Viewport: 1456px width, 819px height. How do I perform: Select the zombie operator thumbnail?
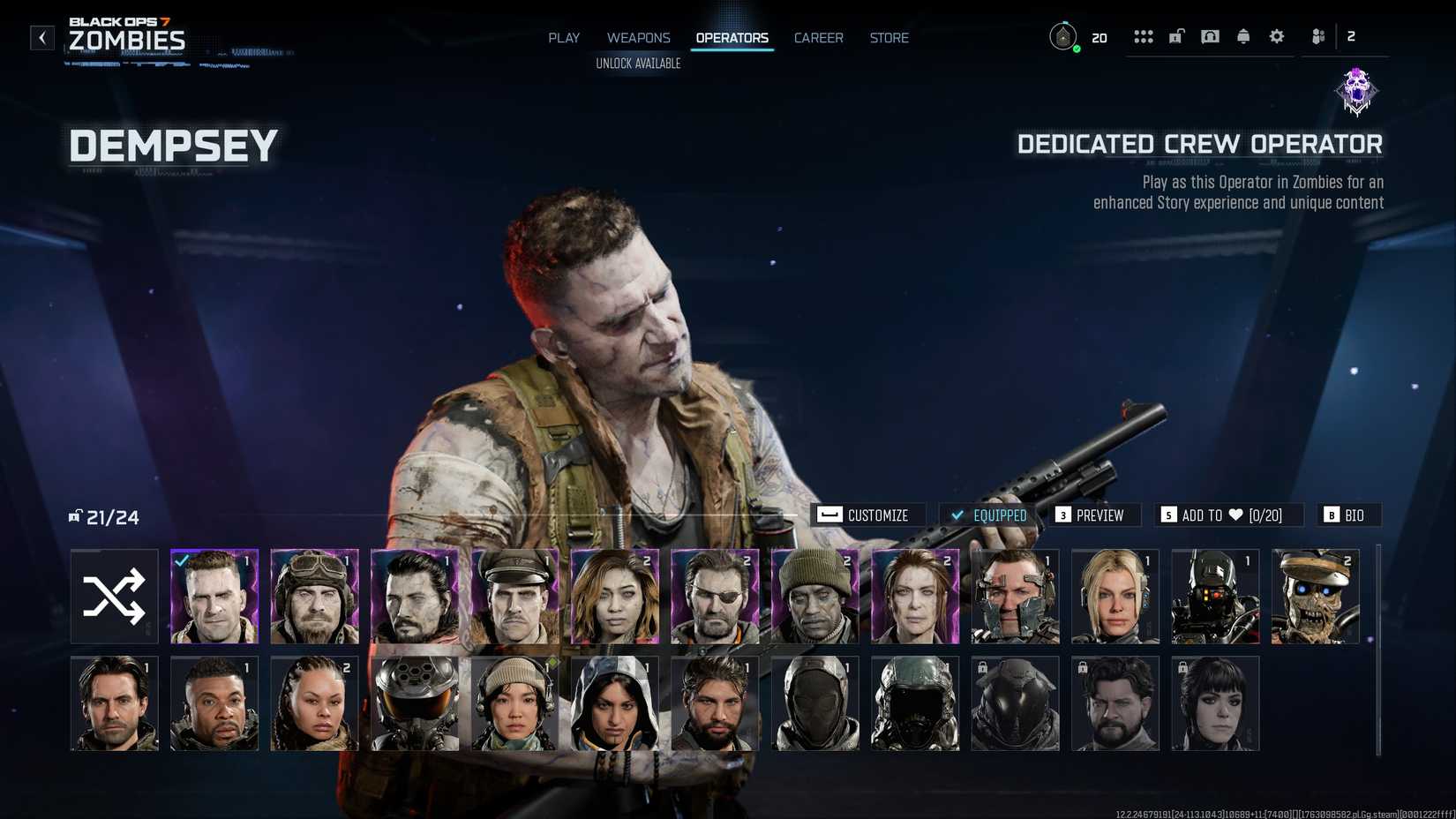(x=1315, y=596)
